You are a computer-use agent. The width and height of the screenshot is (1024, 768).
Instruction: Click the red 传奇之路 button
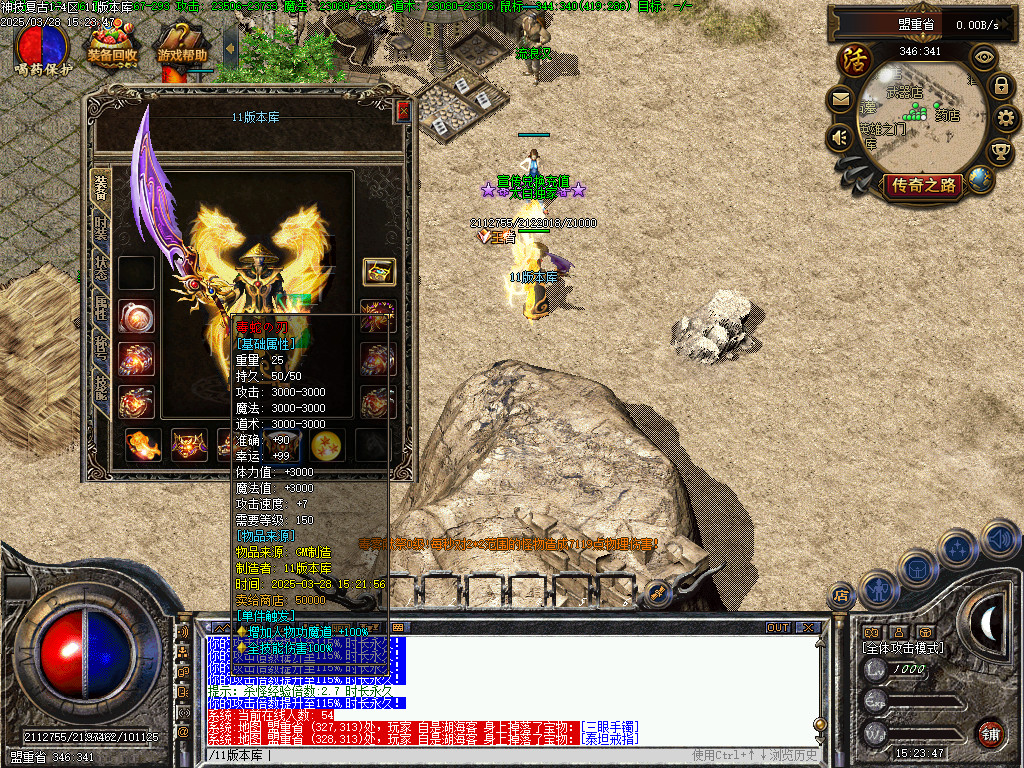click(921, 185)
